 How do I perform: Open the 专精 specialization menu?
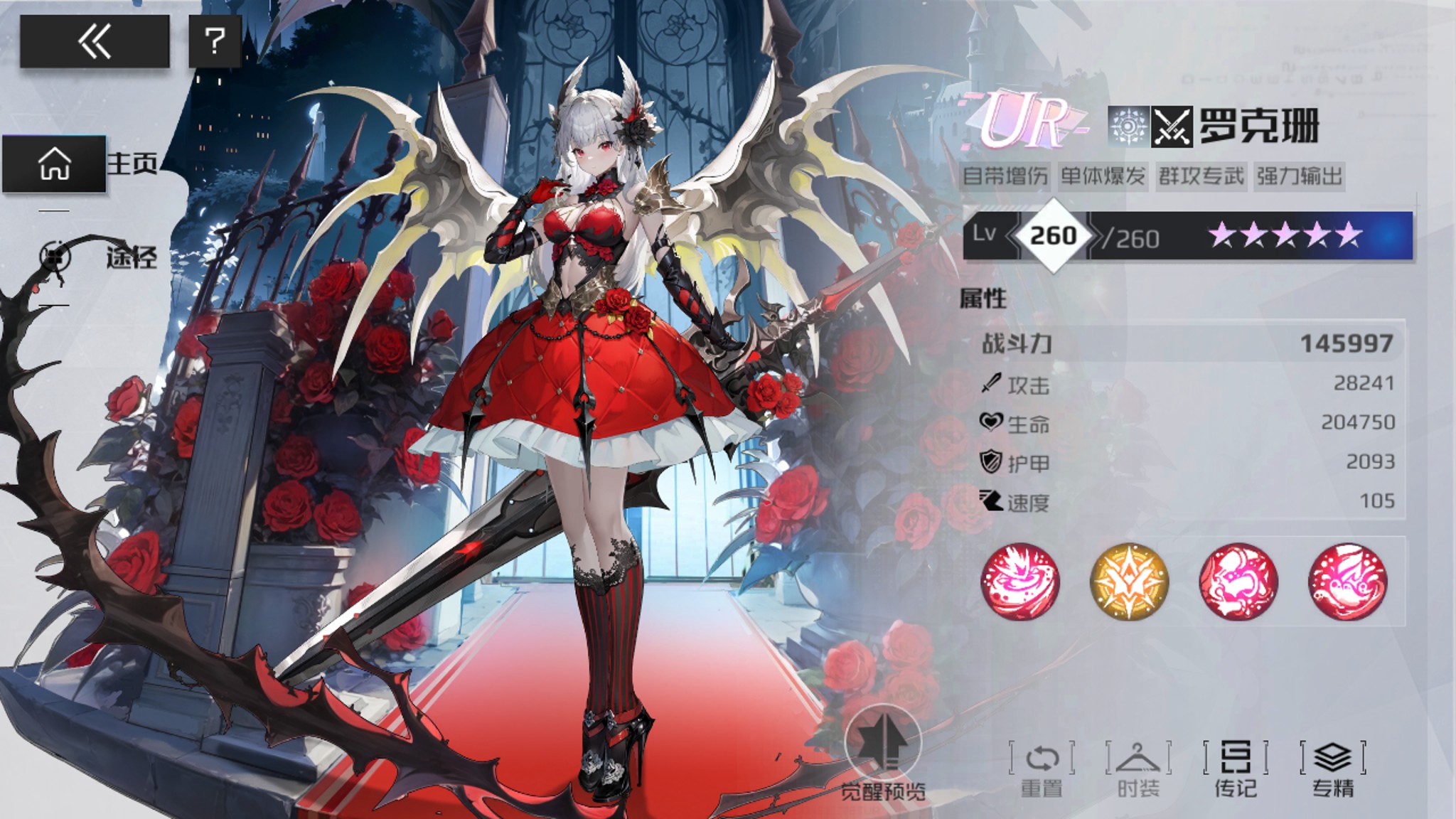[x=1333, y=768]
